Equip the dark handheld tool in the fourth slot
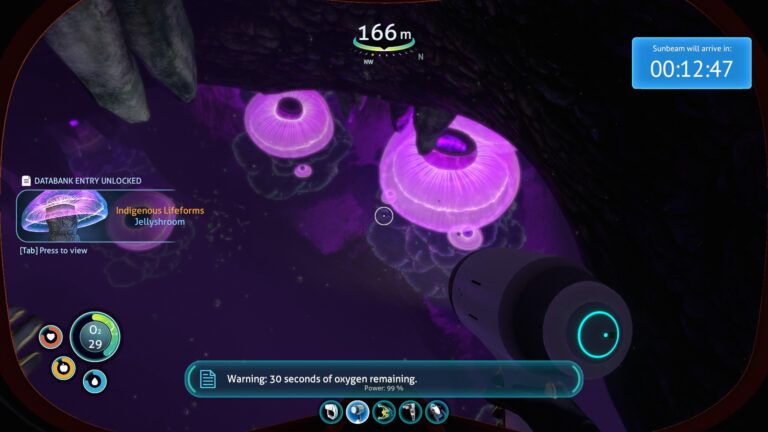This screenshot has width=768, height=432. coord(410,411)
